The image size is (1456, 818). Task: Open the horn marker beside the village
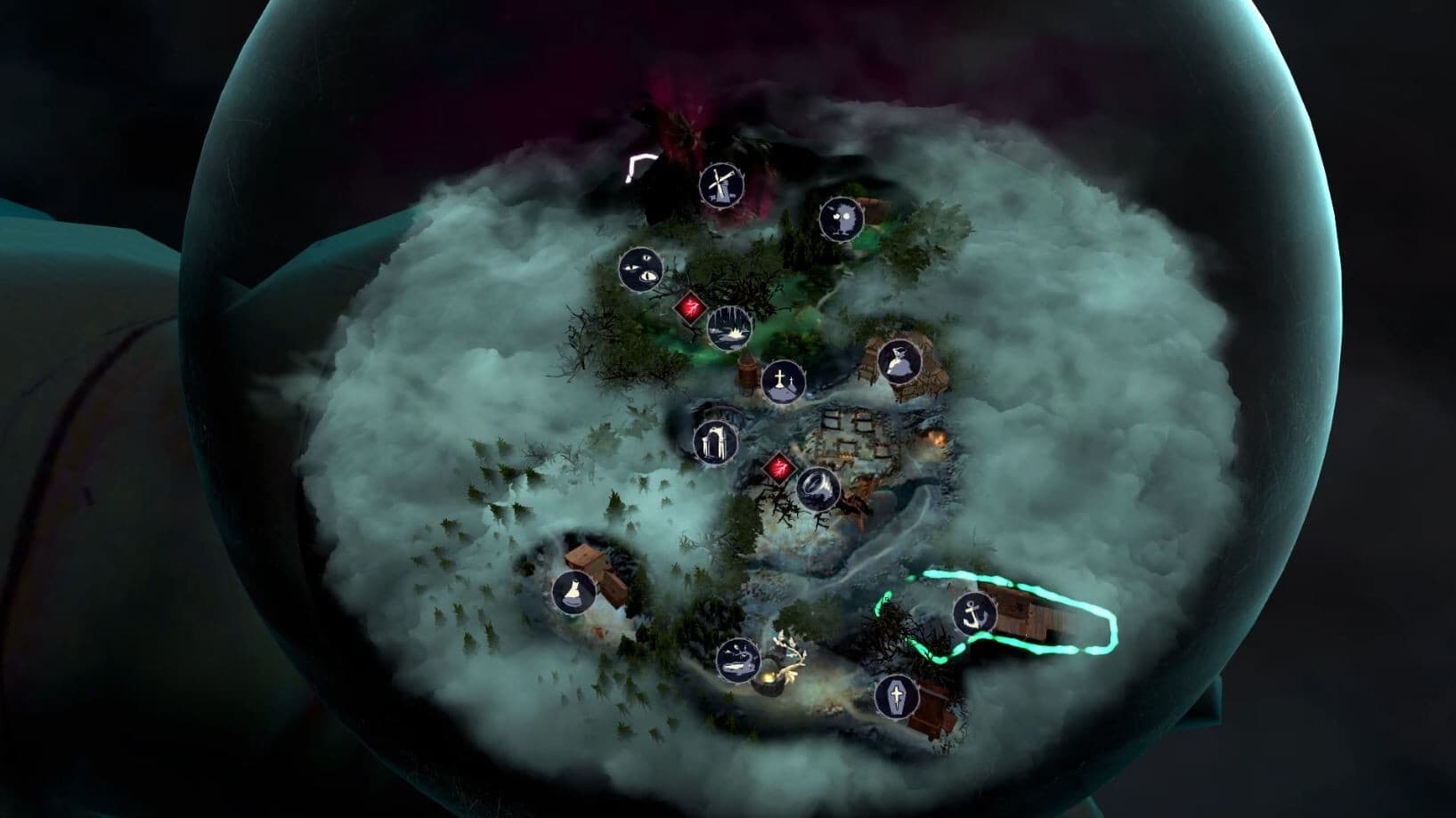click(x=817, y=488)
